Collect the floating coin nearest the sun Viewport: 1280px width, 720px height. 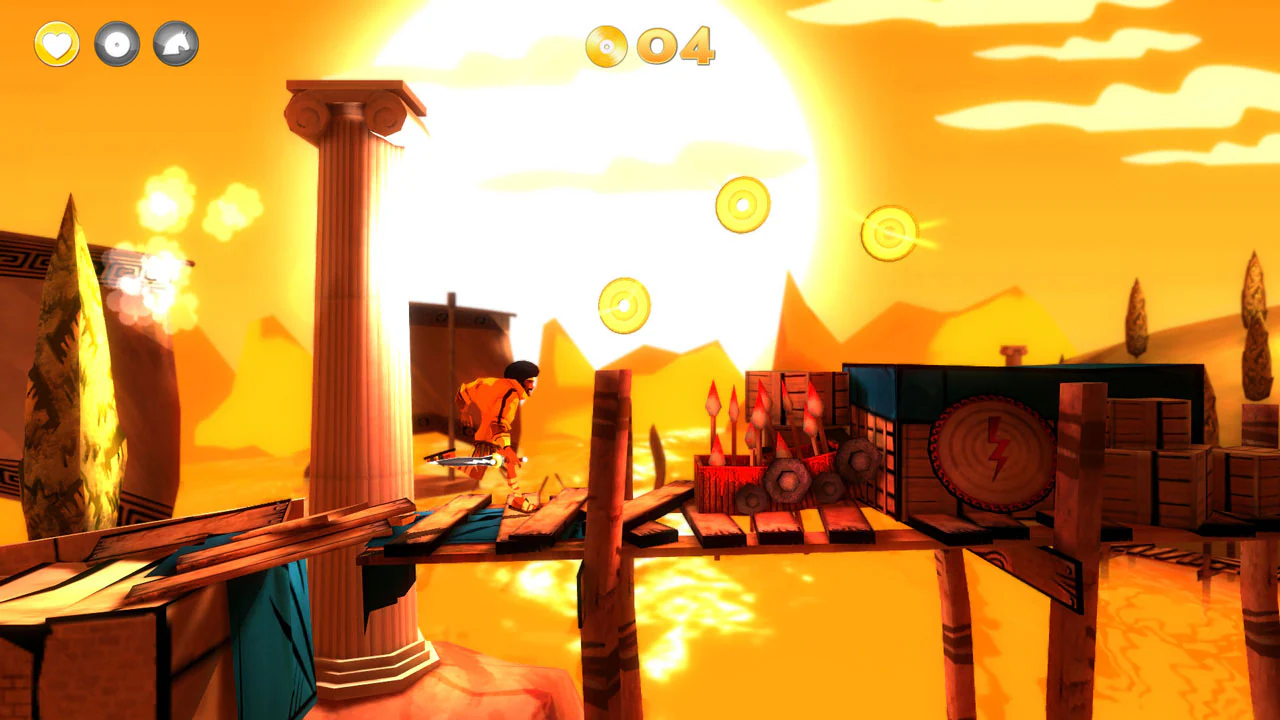(x=740, y=205)
